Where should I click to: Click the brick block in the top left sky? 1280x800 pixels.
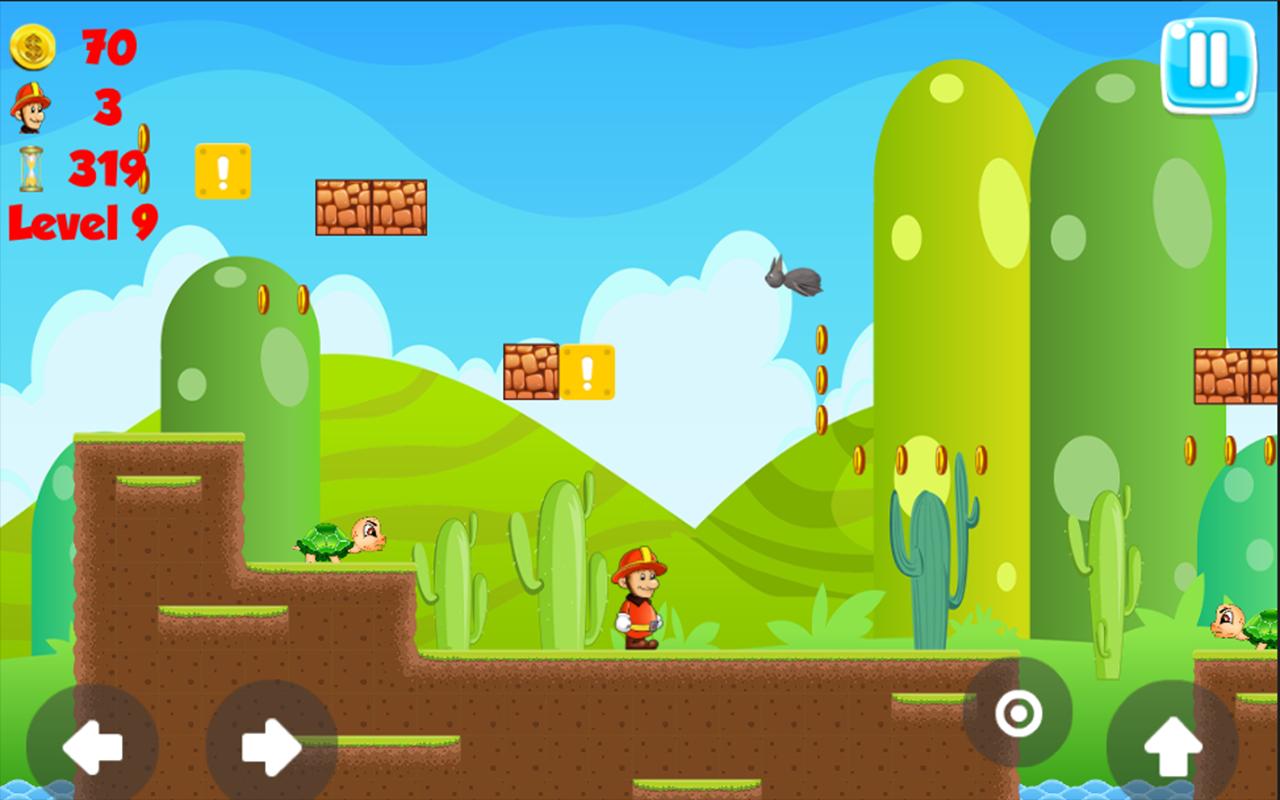(371, 206)
